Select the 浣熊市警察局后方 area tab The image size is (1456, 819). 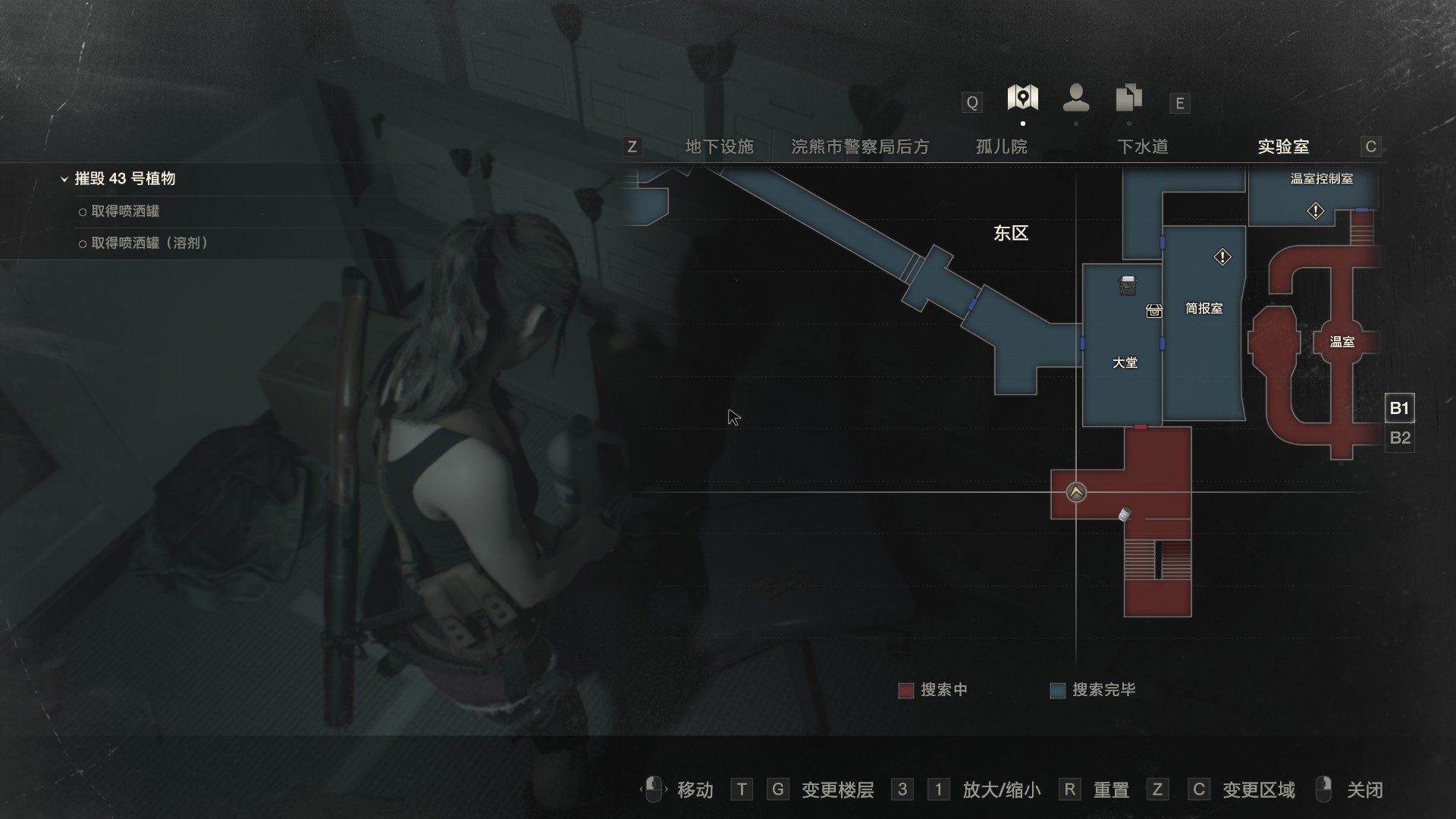[x=860, y=147]
